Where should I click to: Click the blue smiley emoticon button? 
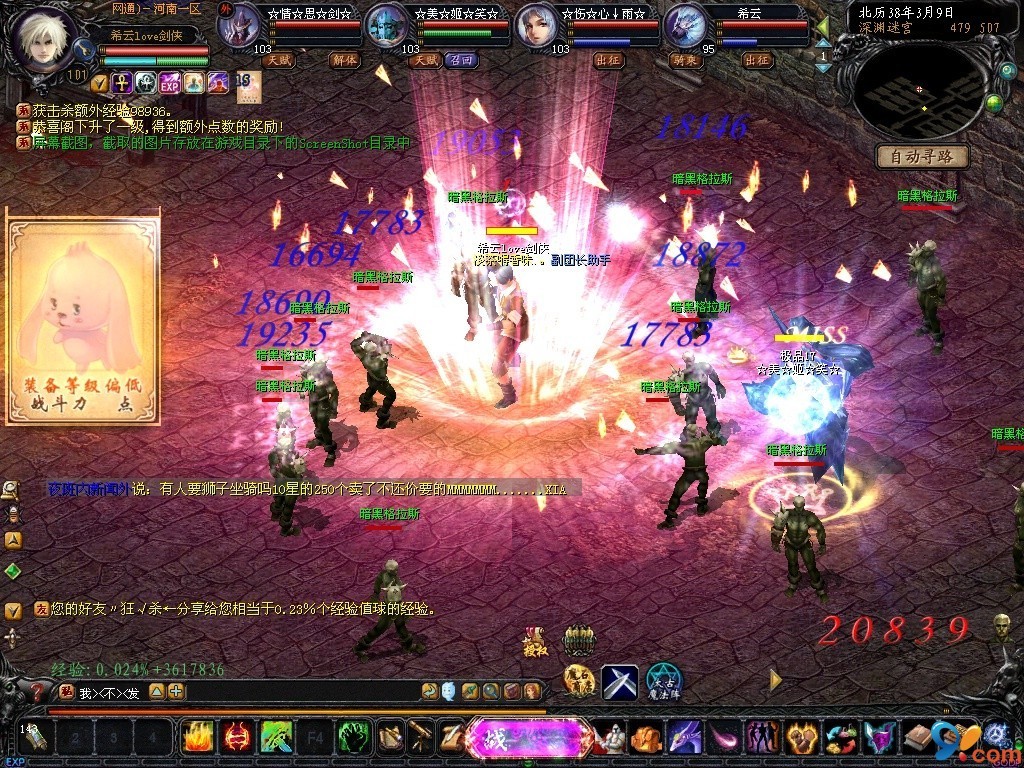tap(449, 691)
